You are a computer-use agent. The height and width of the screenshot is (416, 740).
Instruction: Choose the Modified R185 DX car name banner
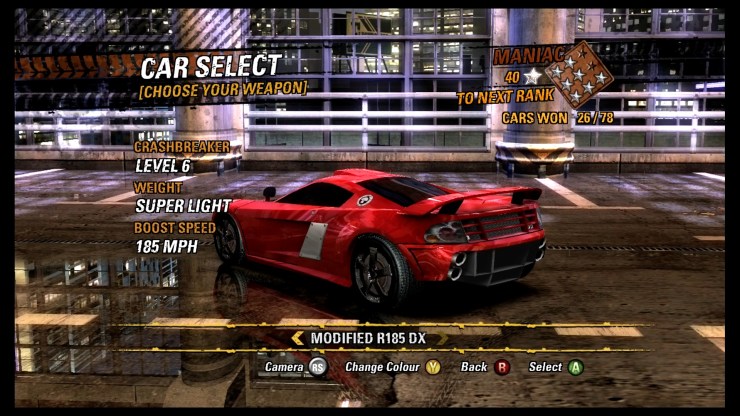(x=368, y=338)
